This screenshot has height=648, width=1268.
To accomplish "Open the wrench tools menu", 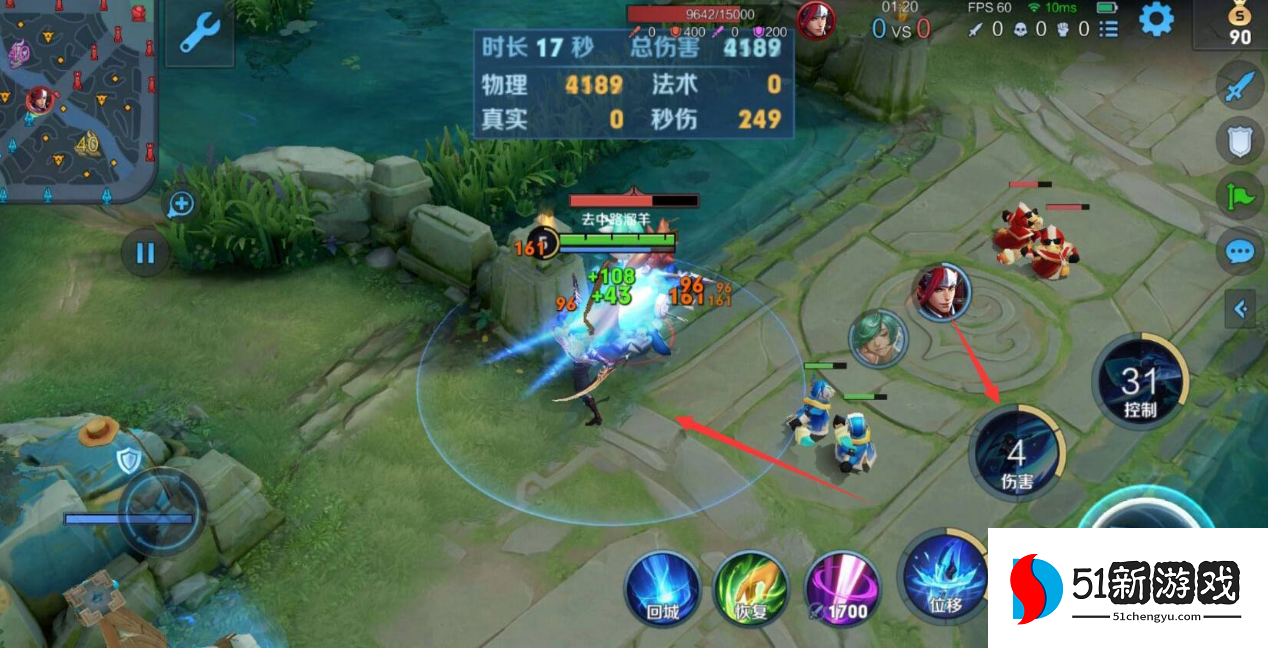I will coord(199,33).
